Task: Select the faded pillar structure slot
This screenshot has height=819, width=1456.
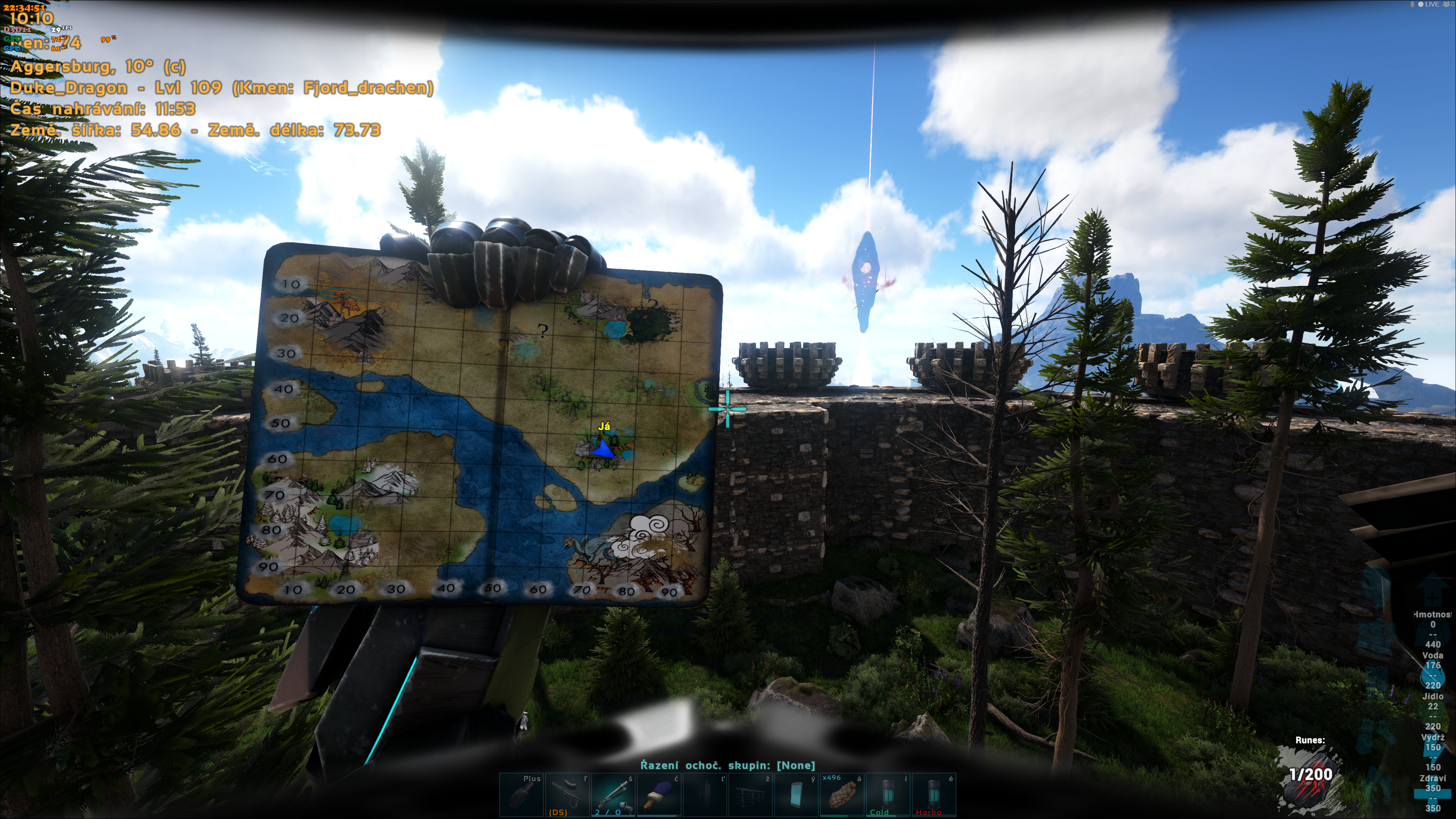Action: coord(705,795)
